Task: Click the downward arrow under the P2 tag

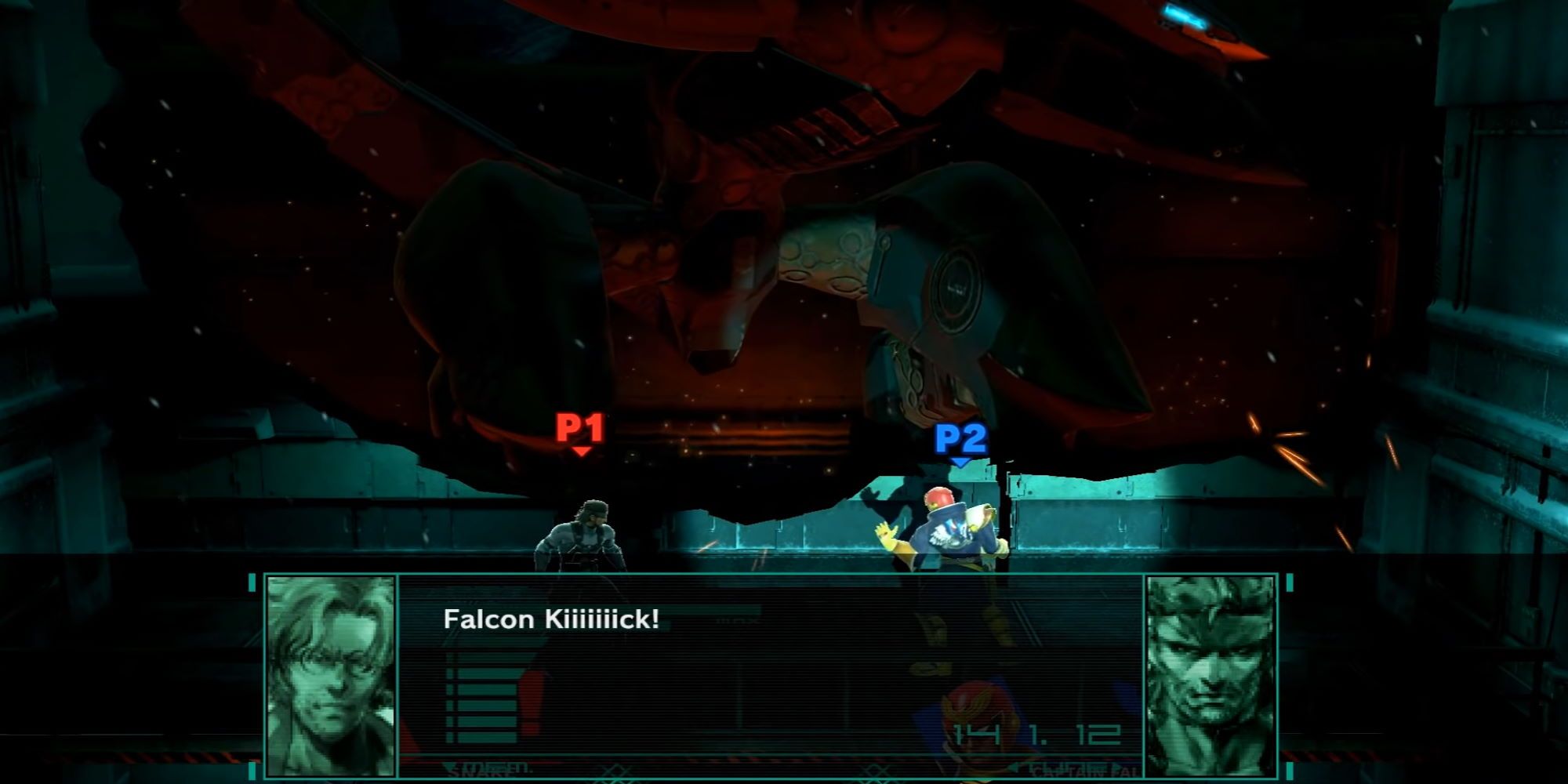Action: tap(958, 463)
